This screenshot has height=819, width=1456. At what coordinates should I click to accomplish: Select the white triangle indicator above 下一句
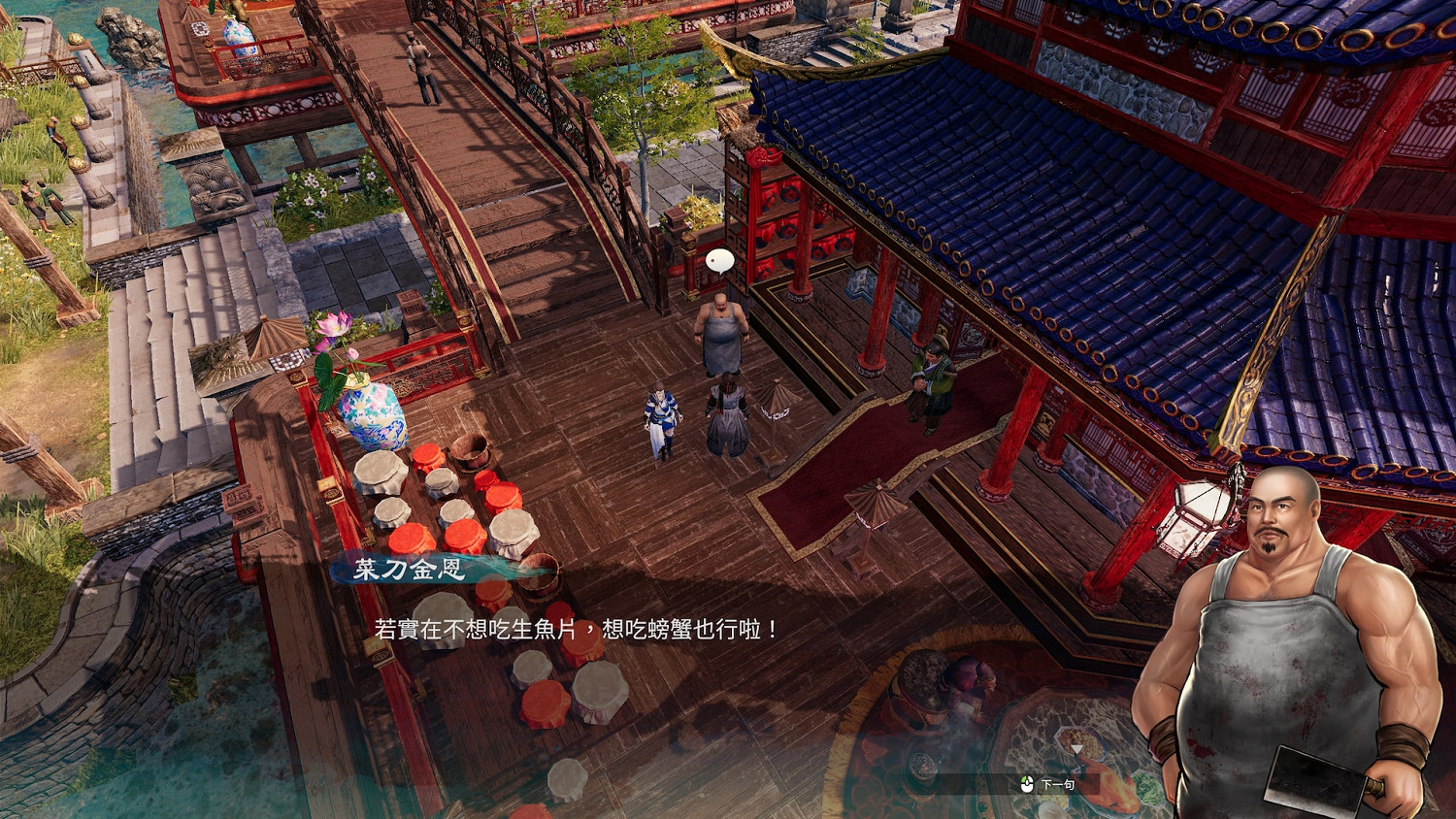coord(1076,750)
